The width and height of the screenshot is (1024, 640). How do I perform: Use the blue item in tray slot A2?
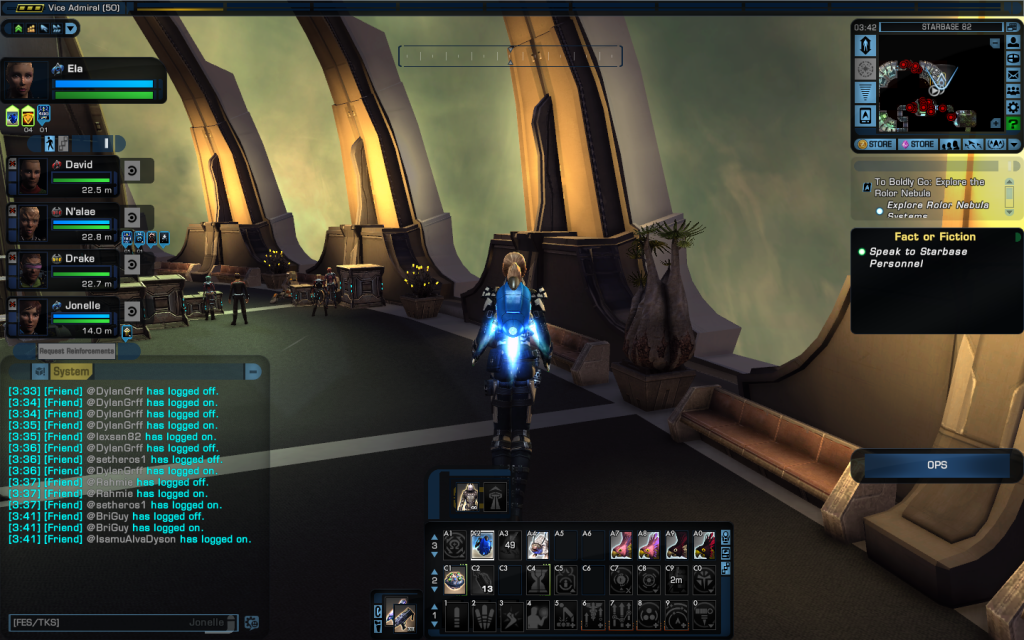[482, 546]
